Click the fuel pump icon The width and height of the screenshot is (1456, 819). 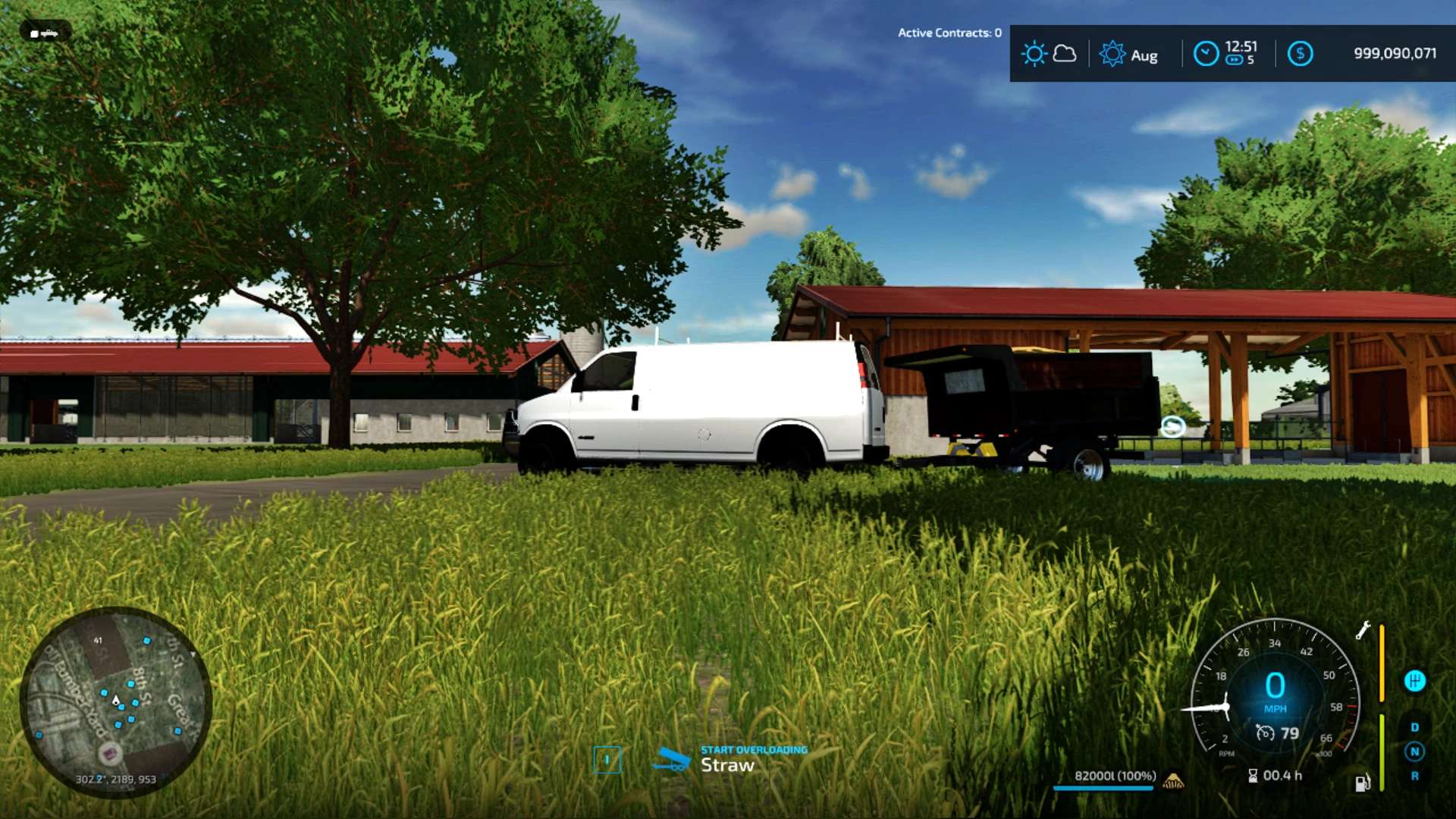[1362, 783]
